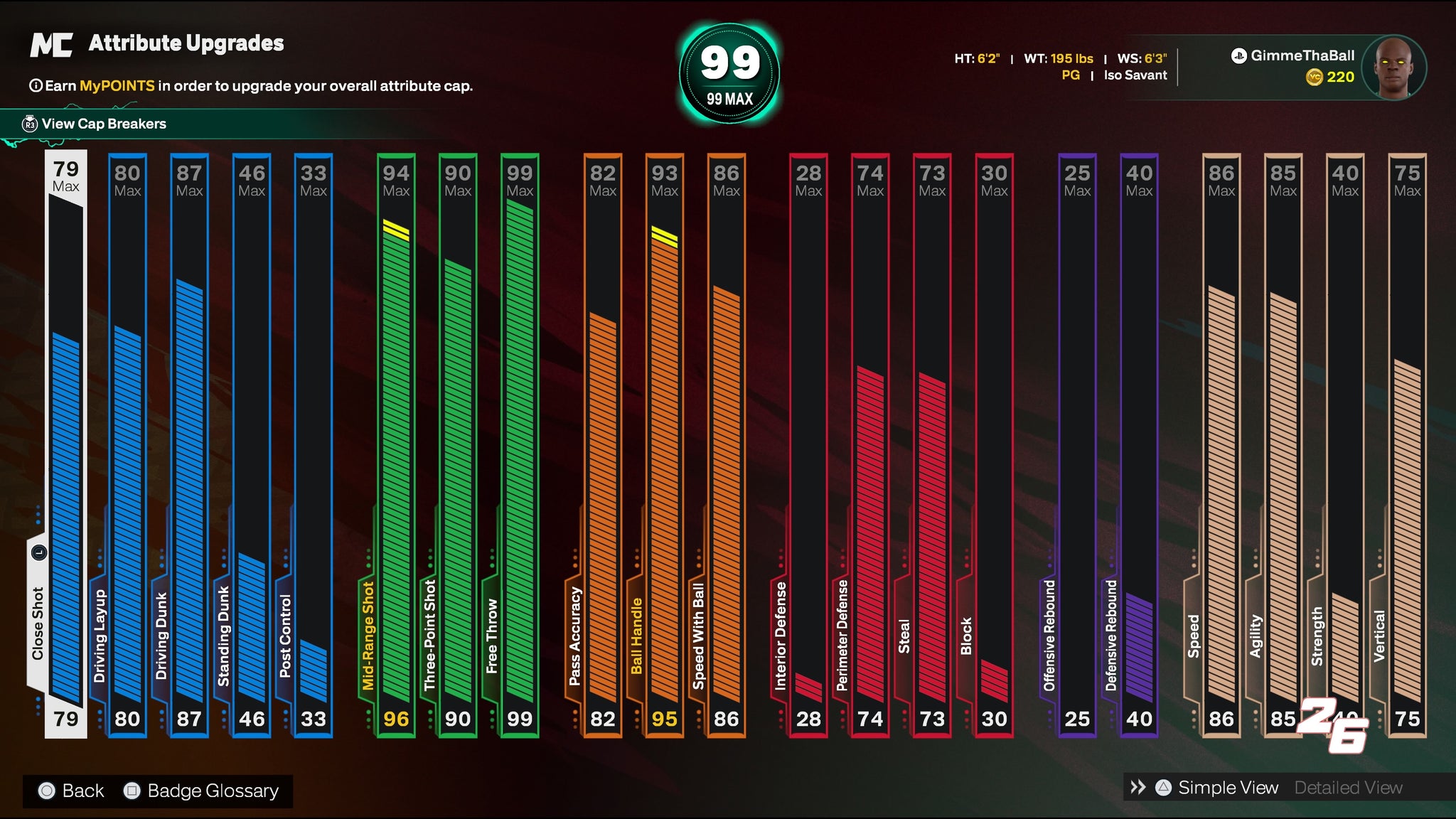Pick the Interior Defense attribute bar
This screenshot has height=819, width=1456.
click(x=808, y=444)
